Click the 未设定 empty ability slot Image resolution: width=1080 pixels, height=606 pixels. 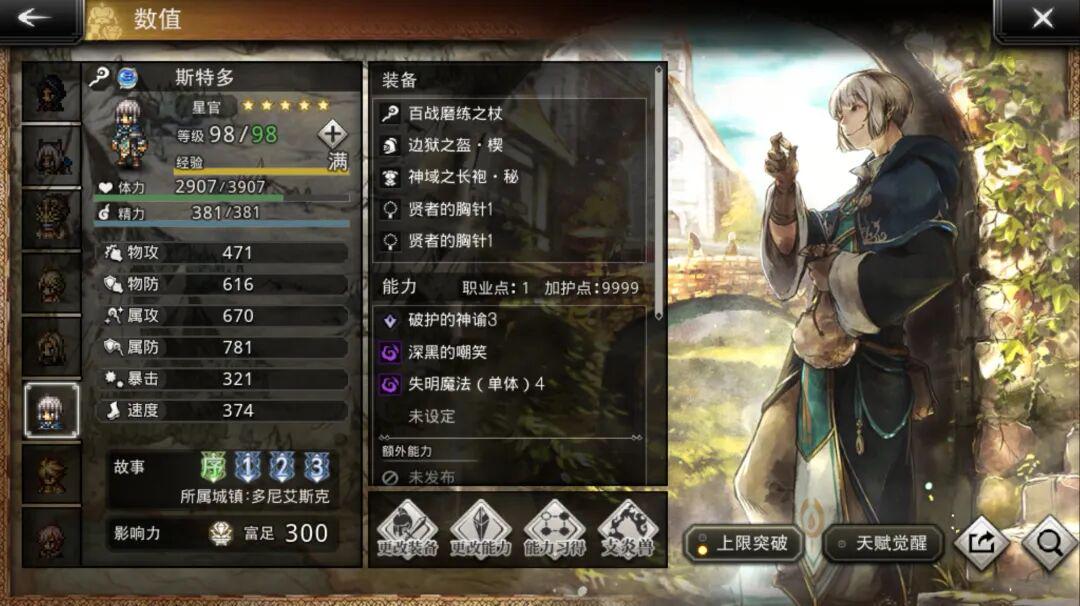510,416
